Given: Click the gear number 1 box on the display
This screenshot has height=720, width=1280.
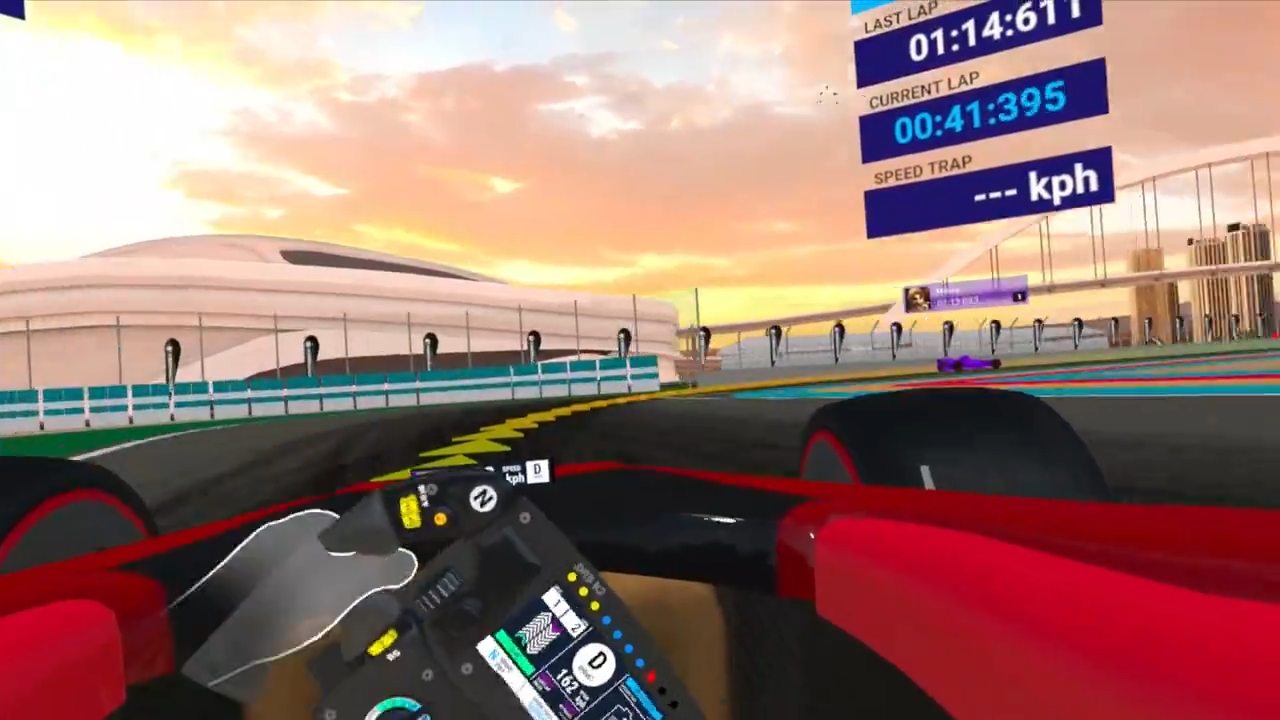Looking at the screenshot, I should 558,604.
